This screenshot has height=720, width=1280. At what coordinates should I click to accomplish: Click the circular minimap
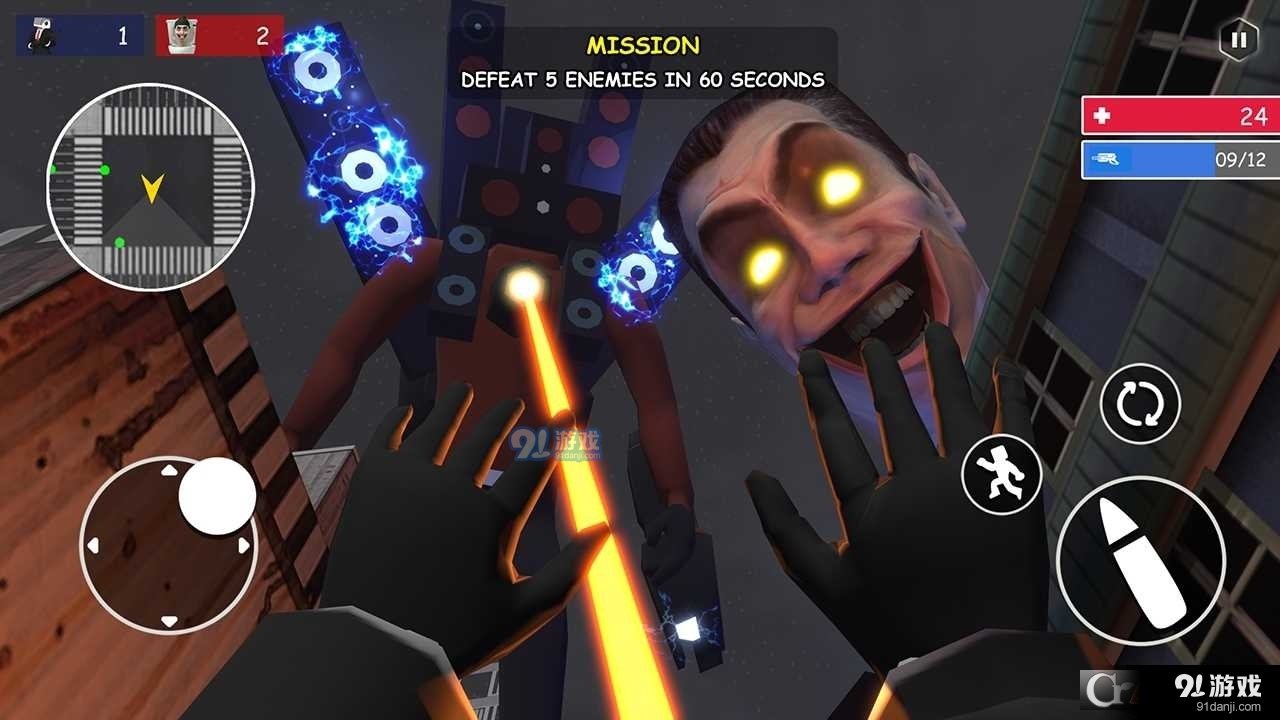(x=150, y=187)
